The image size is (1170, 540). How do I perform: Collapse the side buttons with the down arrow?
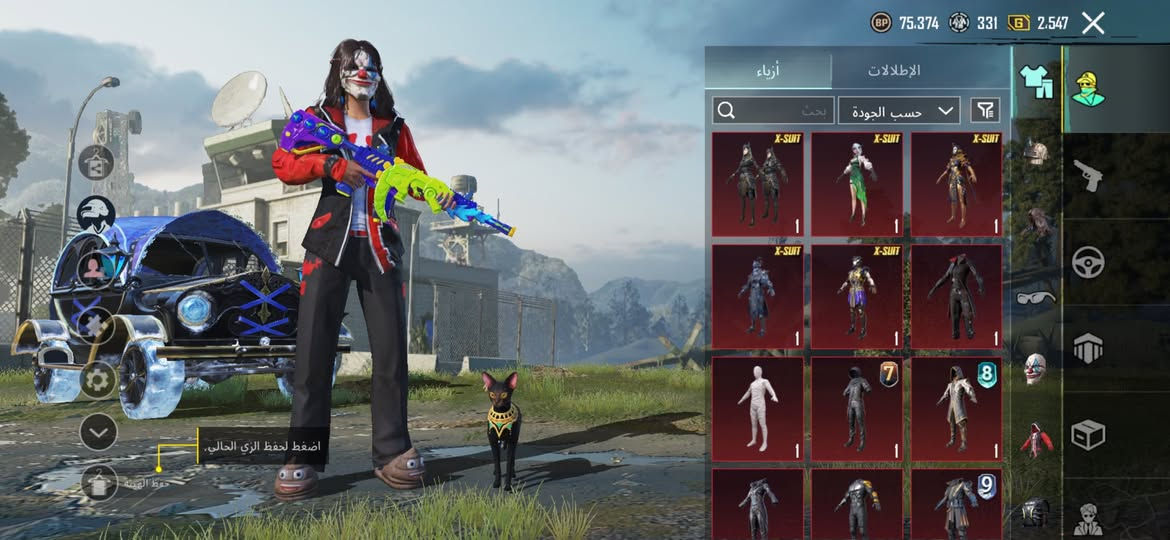click(x=98, y=432)
